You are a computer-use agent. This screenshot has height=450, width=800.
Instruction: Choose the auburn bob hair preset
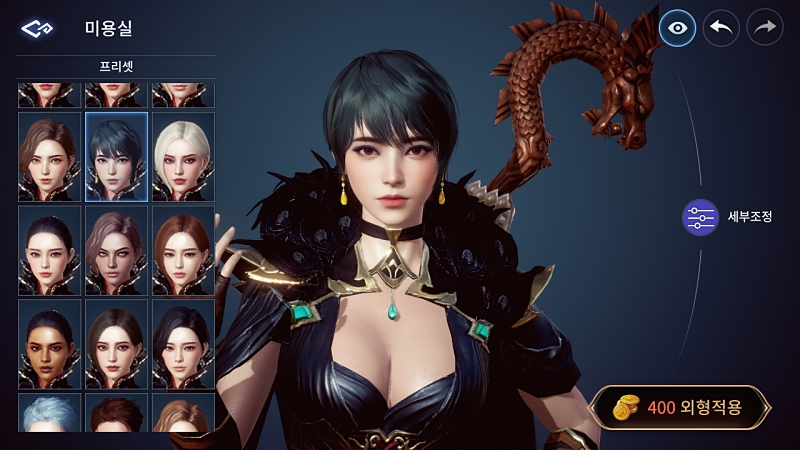183,250
